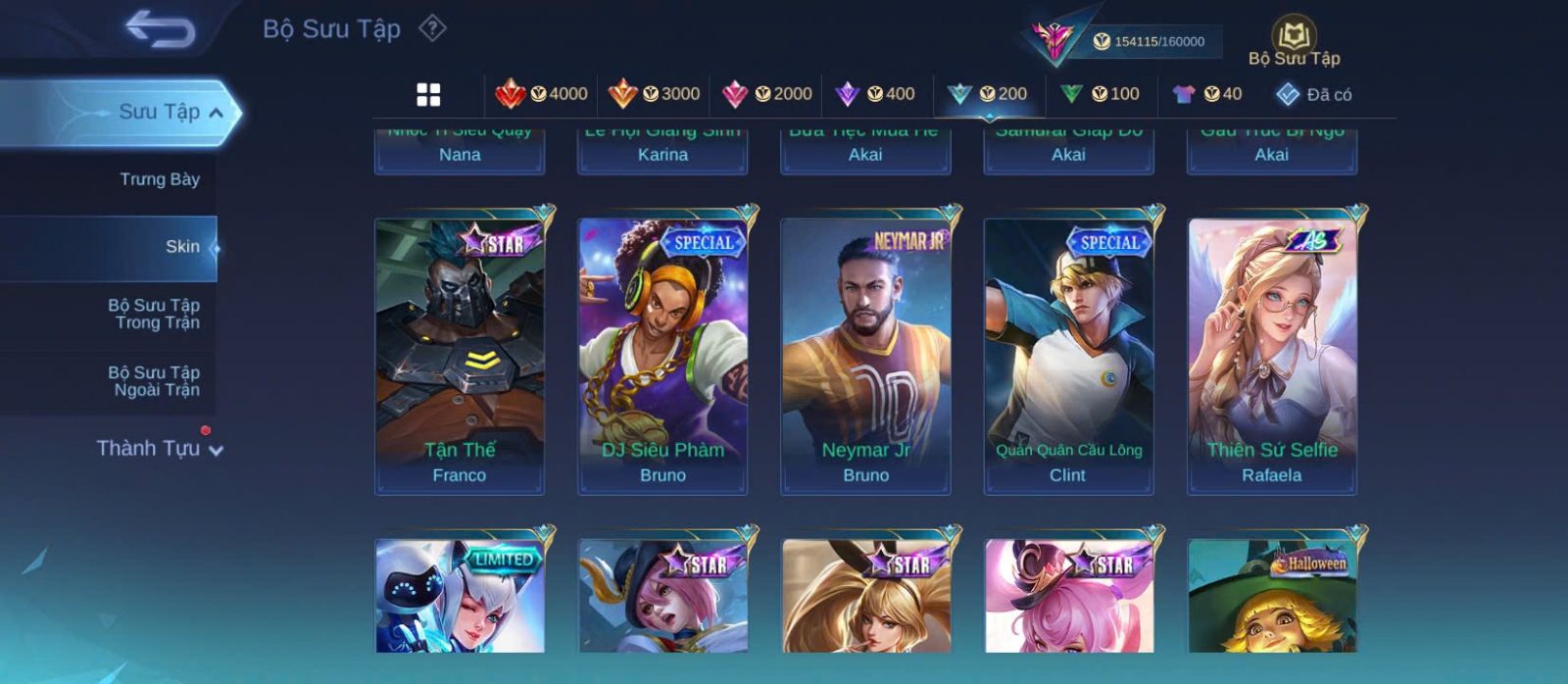Go back using the return arrow
This screenshot has height=684, width=1568.
[160, 29]
